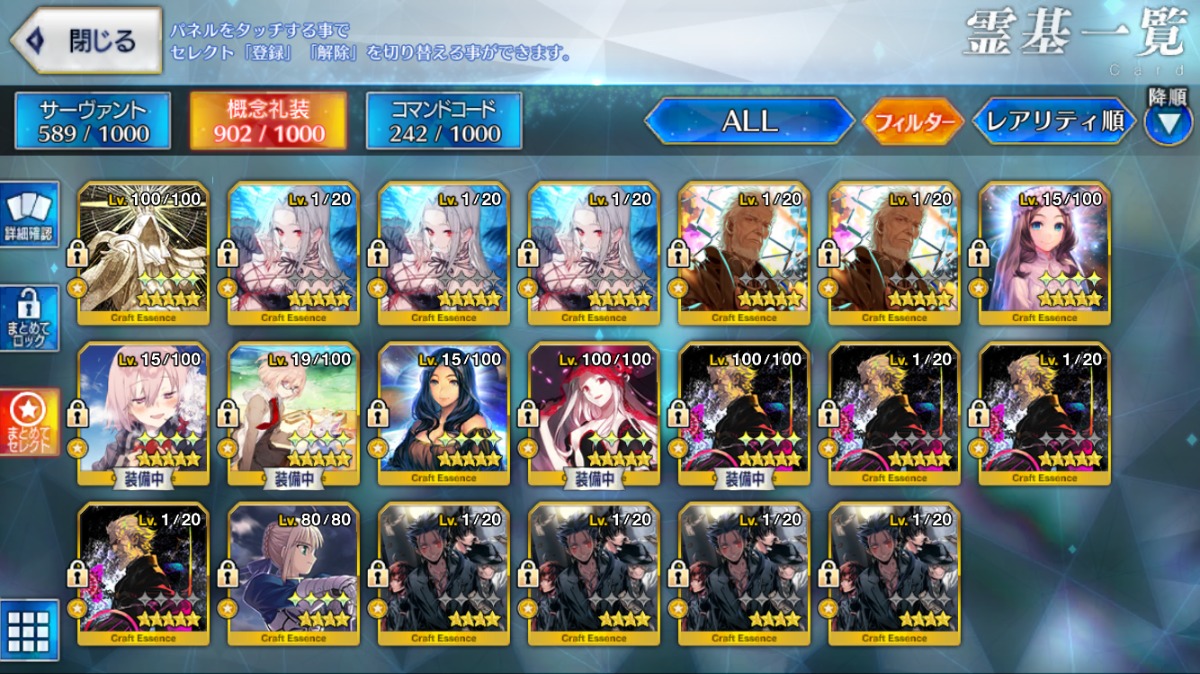This screenshot has width=1200, height=674.
Task: Open the フィルター options
Action: [x=913, y=122]
